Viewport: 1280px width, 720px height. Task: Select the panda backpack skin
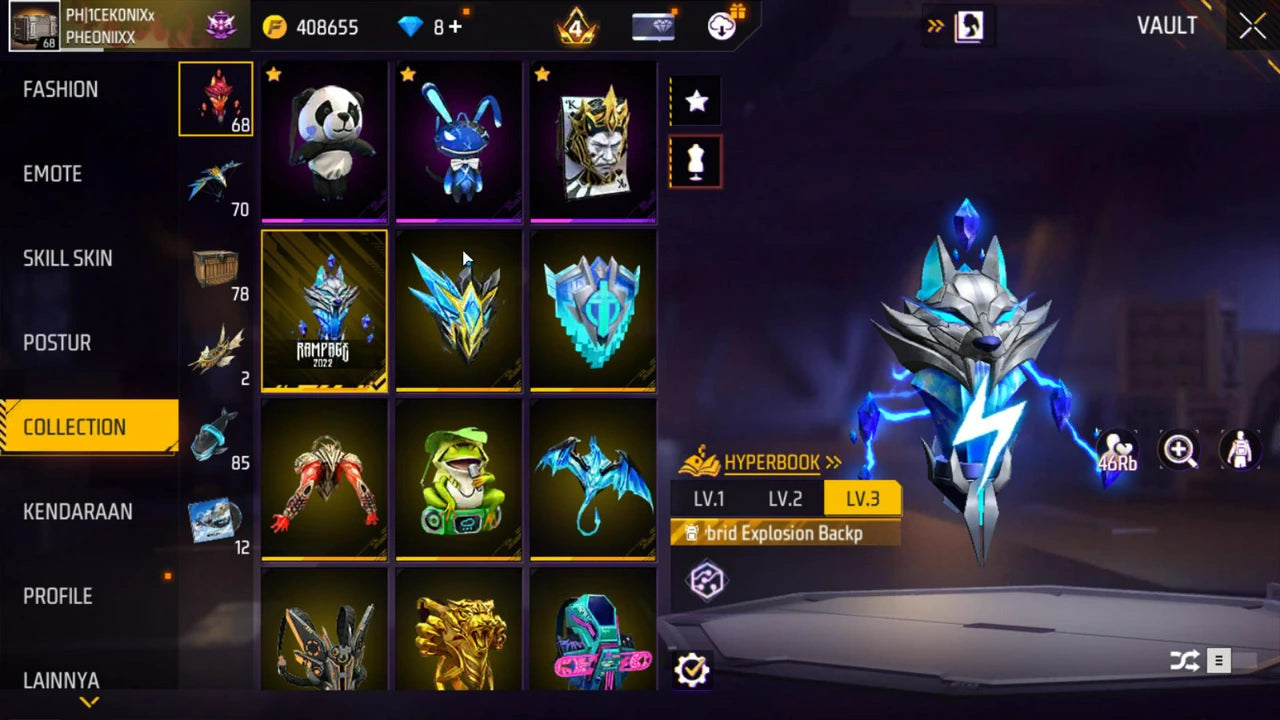(x=324, y=140)
